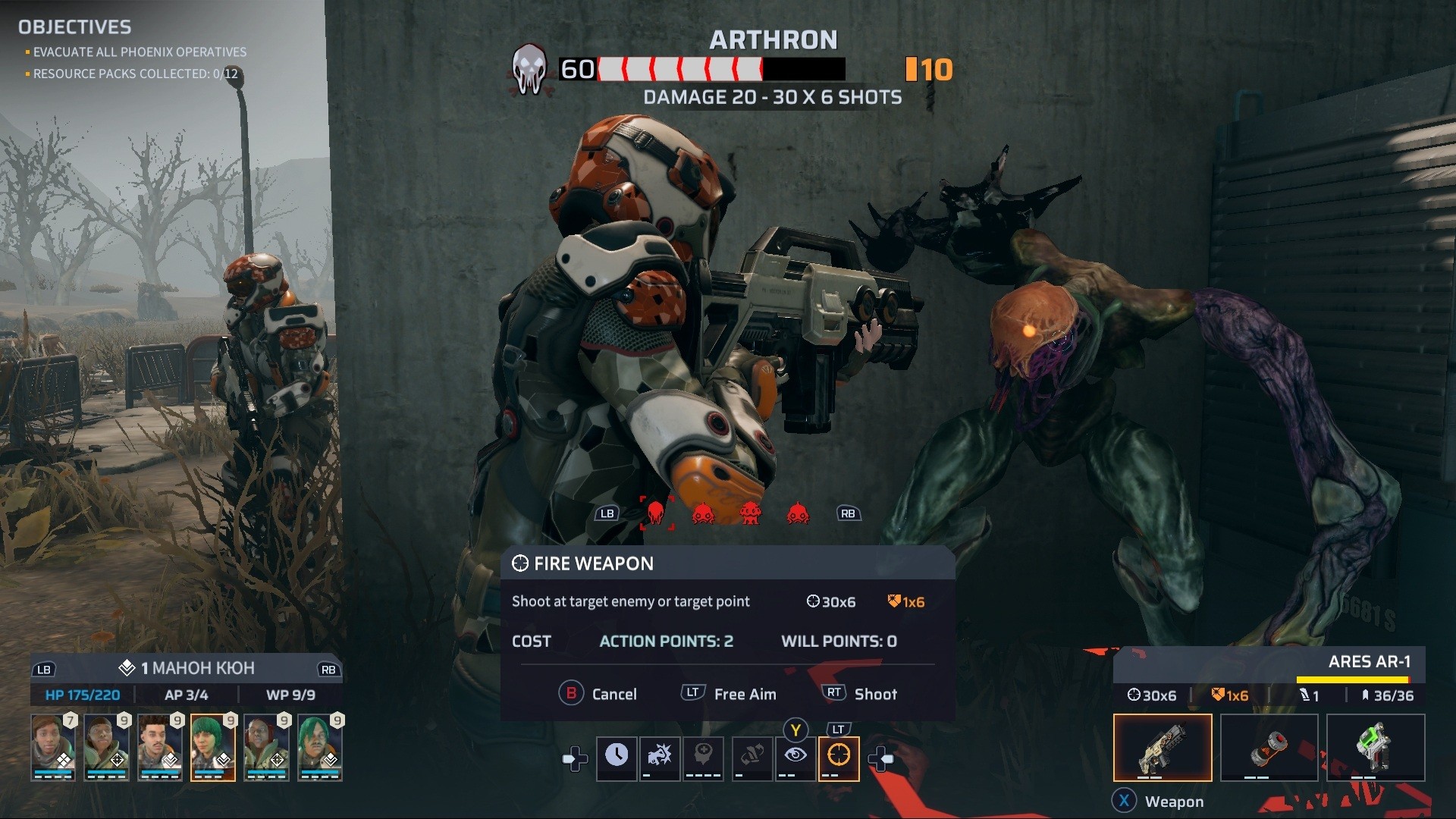The width and height of the screenshot is (1456, 819).
Task: Select the grenade item thumbnail
Action: coord(1269,748)
